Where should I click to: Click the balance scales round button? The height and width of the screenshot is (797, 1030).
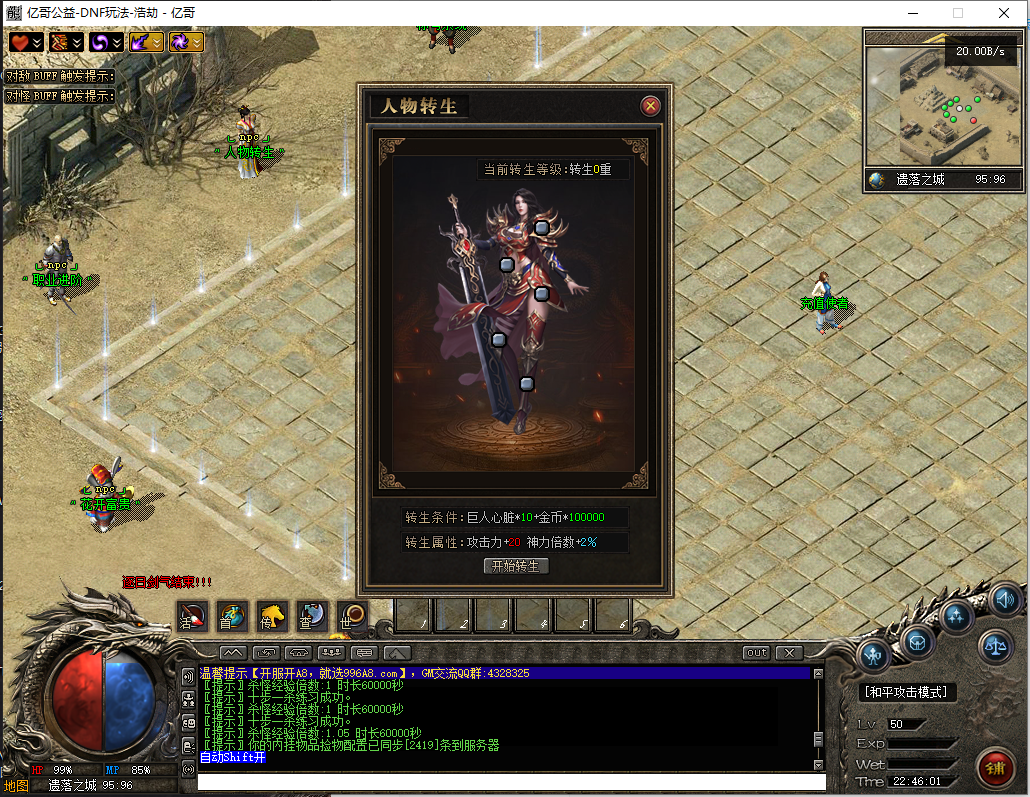coord(994,647)
